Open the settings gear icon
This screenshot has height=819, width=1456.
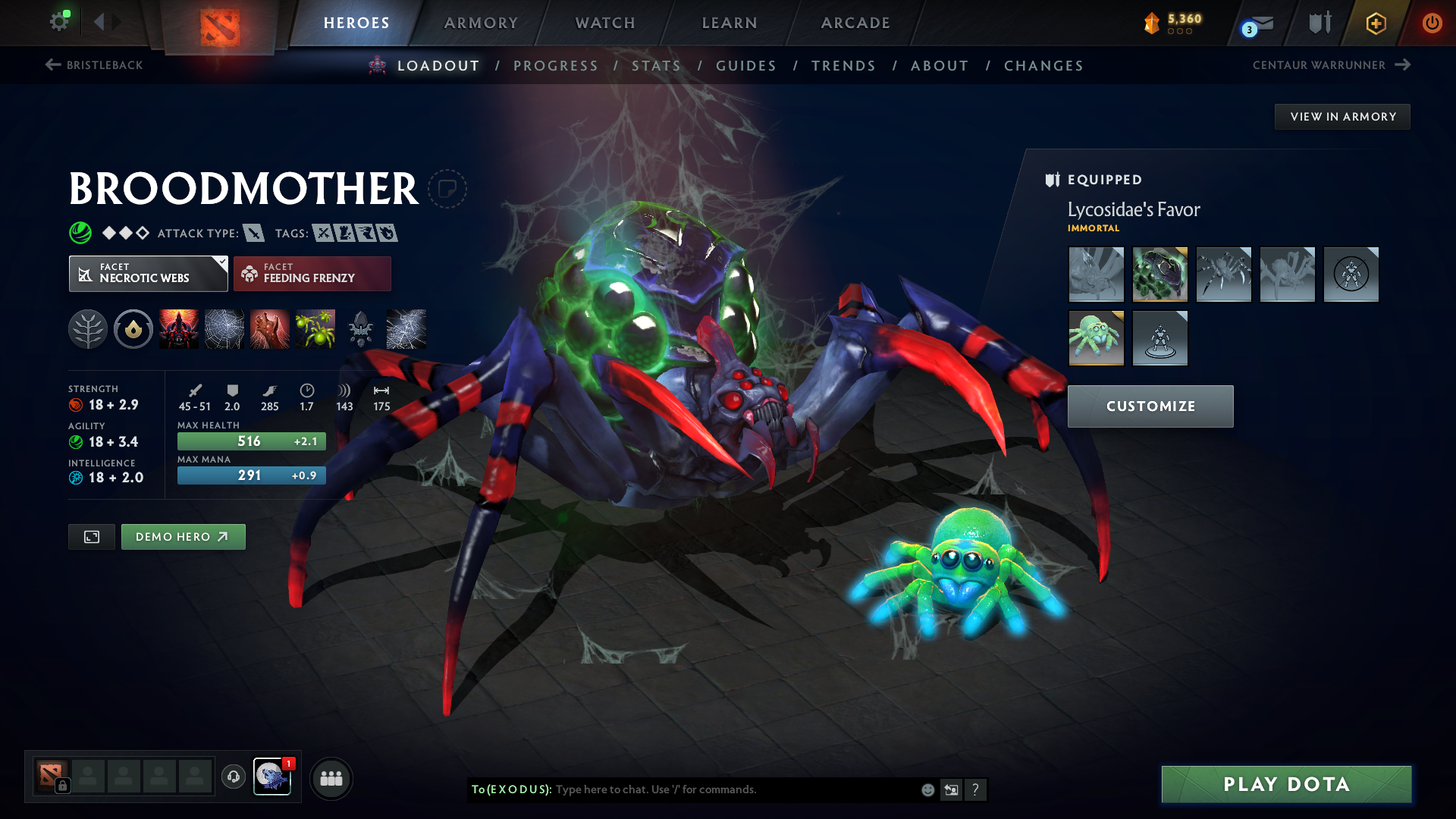(59, 21)
